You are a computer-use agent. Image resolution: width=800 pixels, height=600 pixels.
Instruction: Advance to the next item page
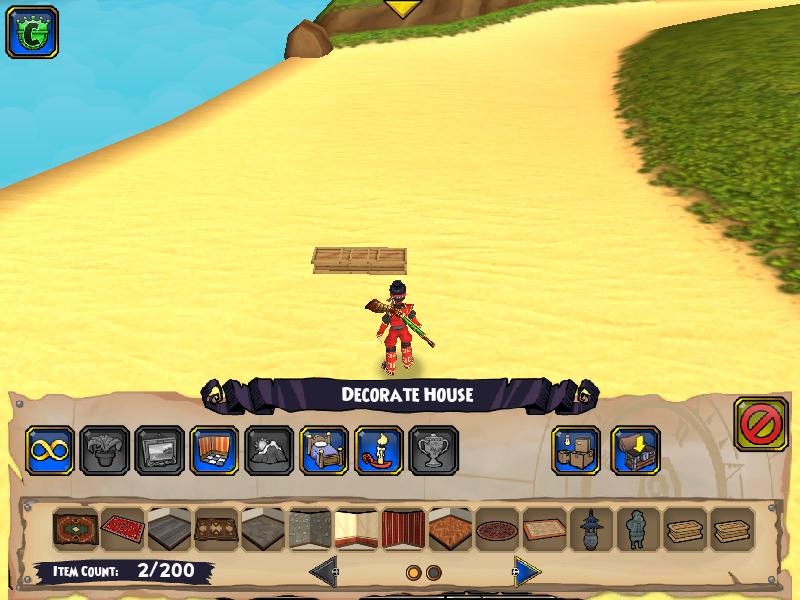[527, 572]
